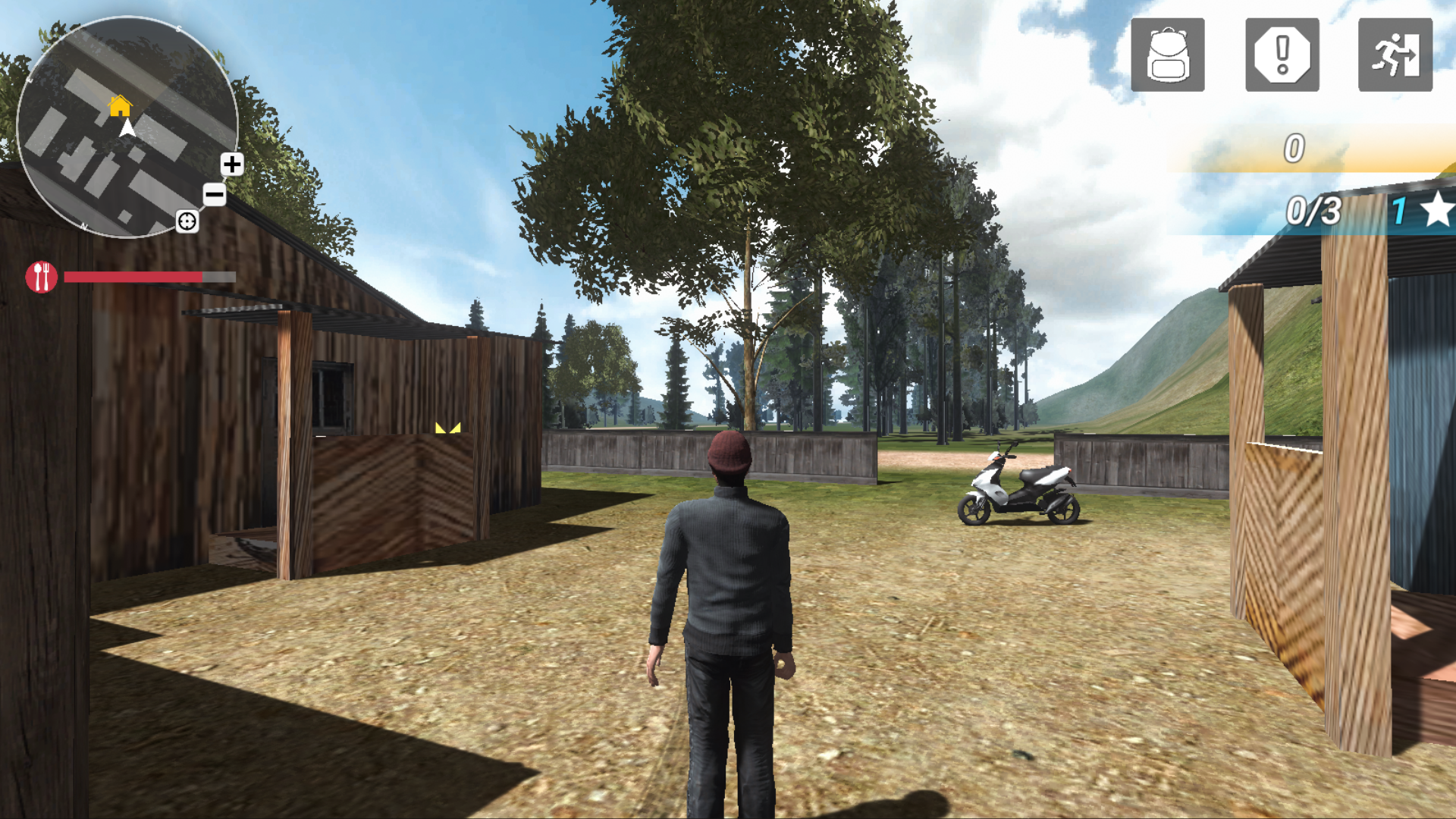The image size is (1456, 819).
Task: Select the fork-and-knife hunger icon
Action: pyautogui.click(x=42, y=276)
